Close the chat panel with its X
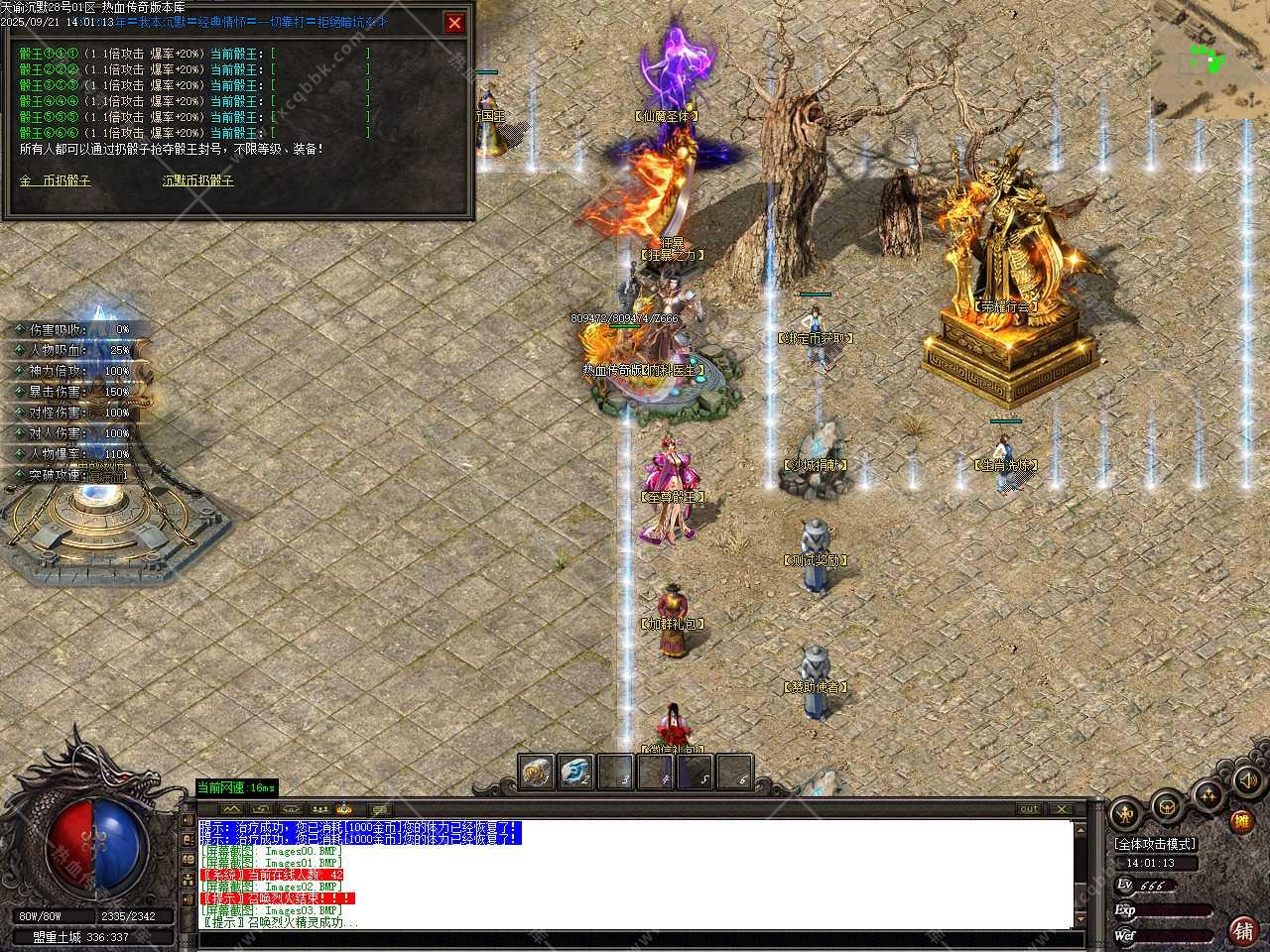This screenshot has width=1270, height=952. pyautogui.click(x=1060, y=809)
